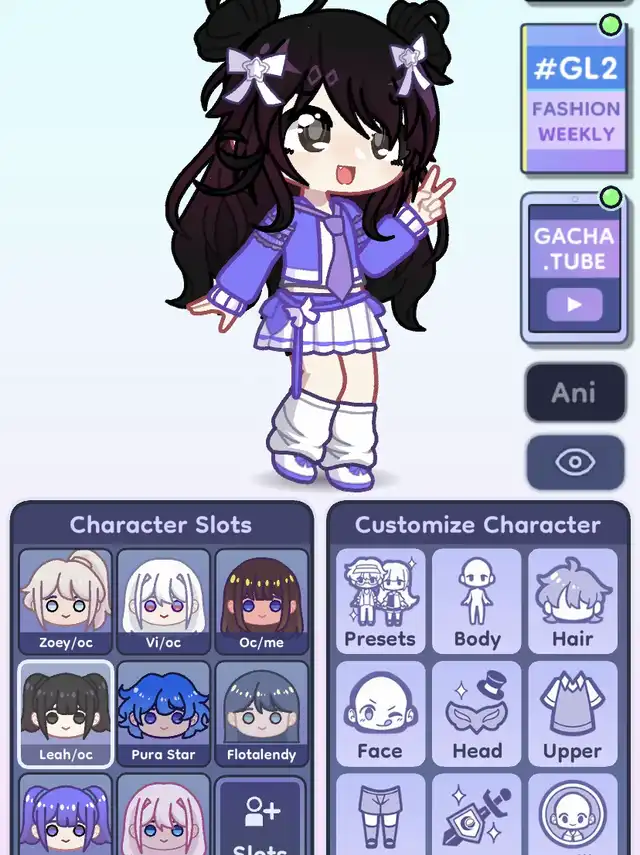The height and width of the screenshot is (855, 640).
Task: Open the Gacha.Tube video panel
Action: [x=575, y=267]
